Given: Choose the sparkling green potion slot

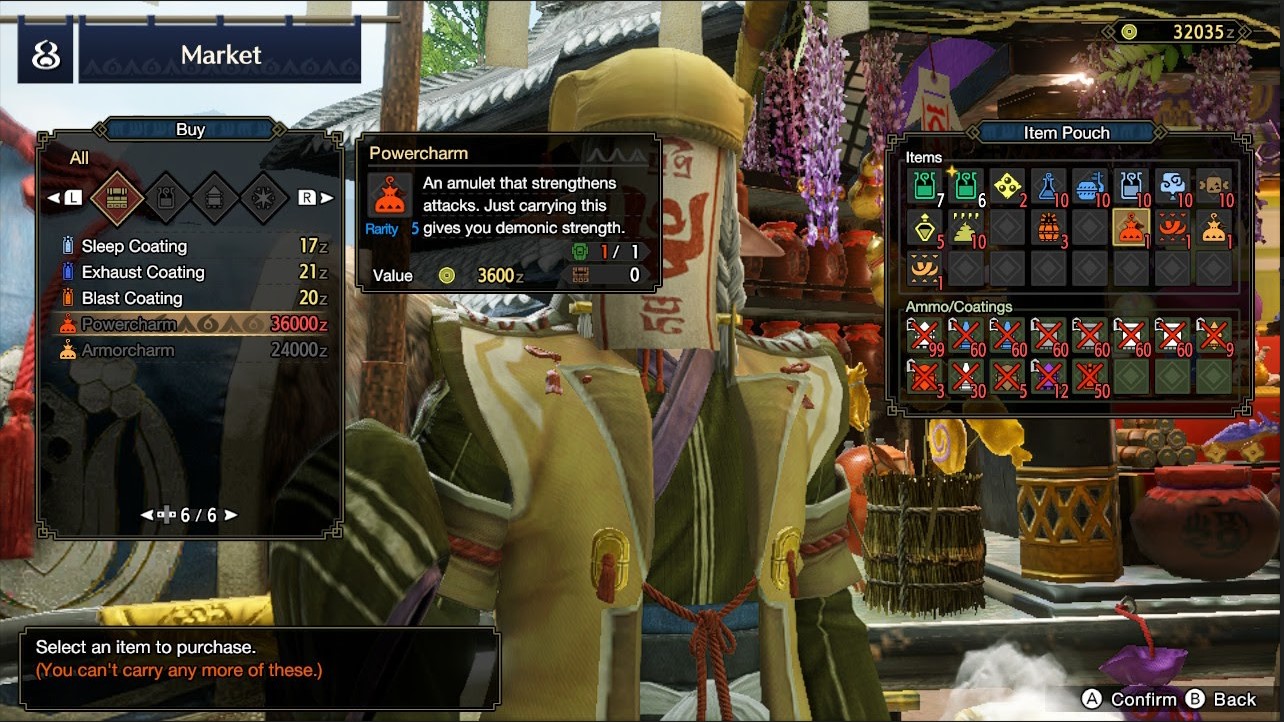Looking at the screenshot, I should 965,186.
